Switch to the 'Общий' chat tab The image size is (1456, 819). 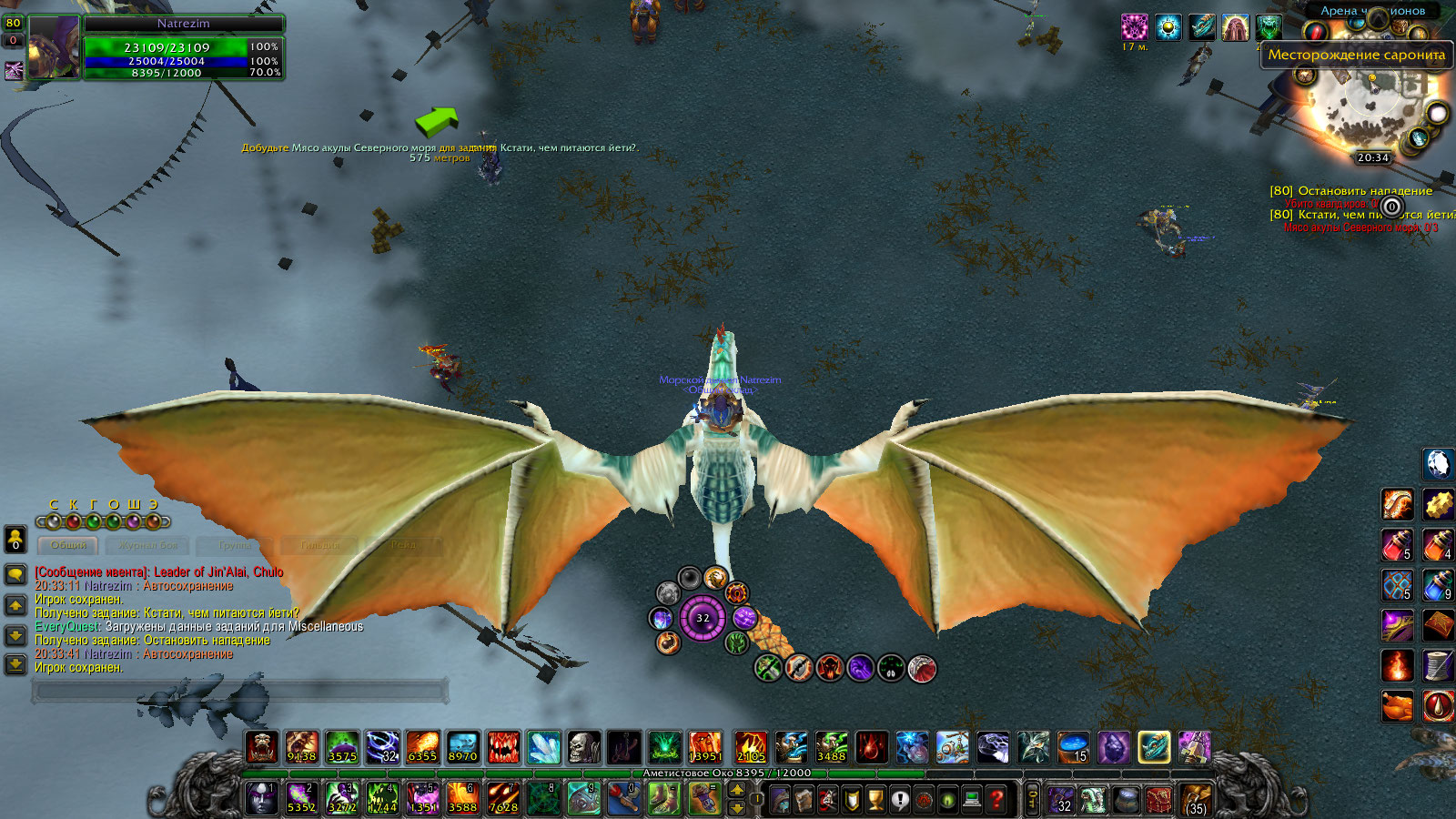[x=69, y=545]
